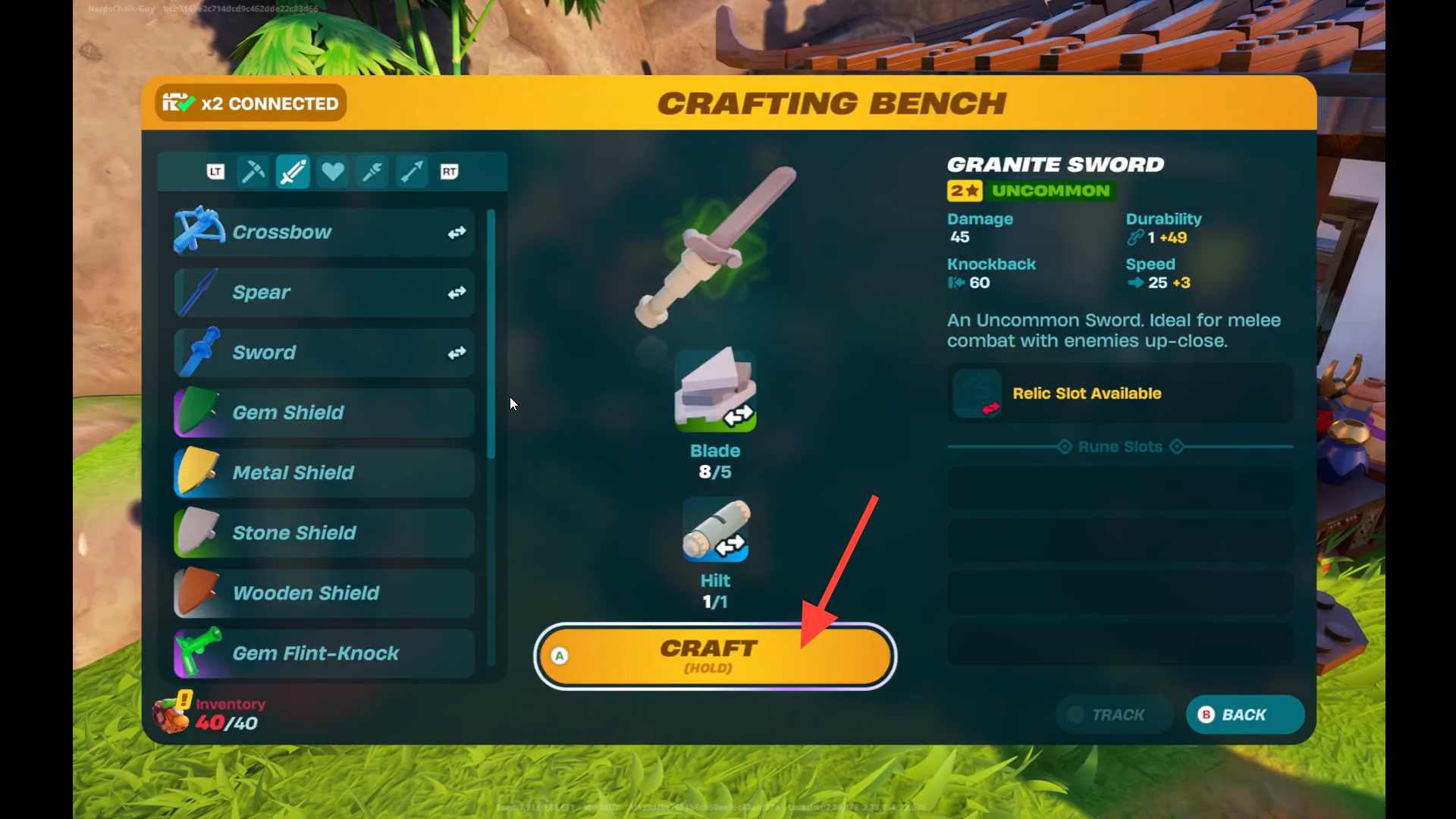Select the Crossbow recipe
Viewport: 1456px width, 819px height.
pos(324,232)
